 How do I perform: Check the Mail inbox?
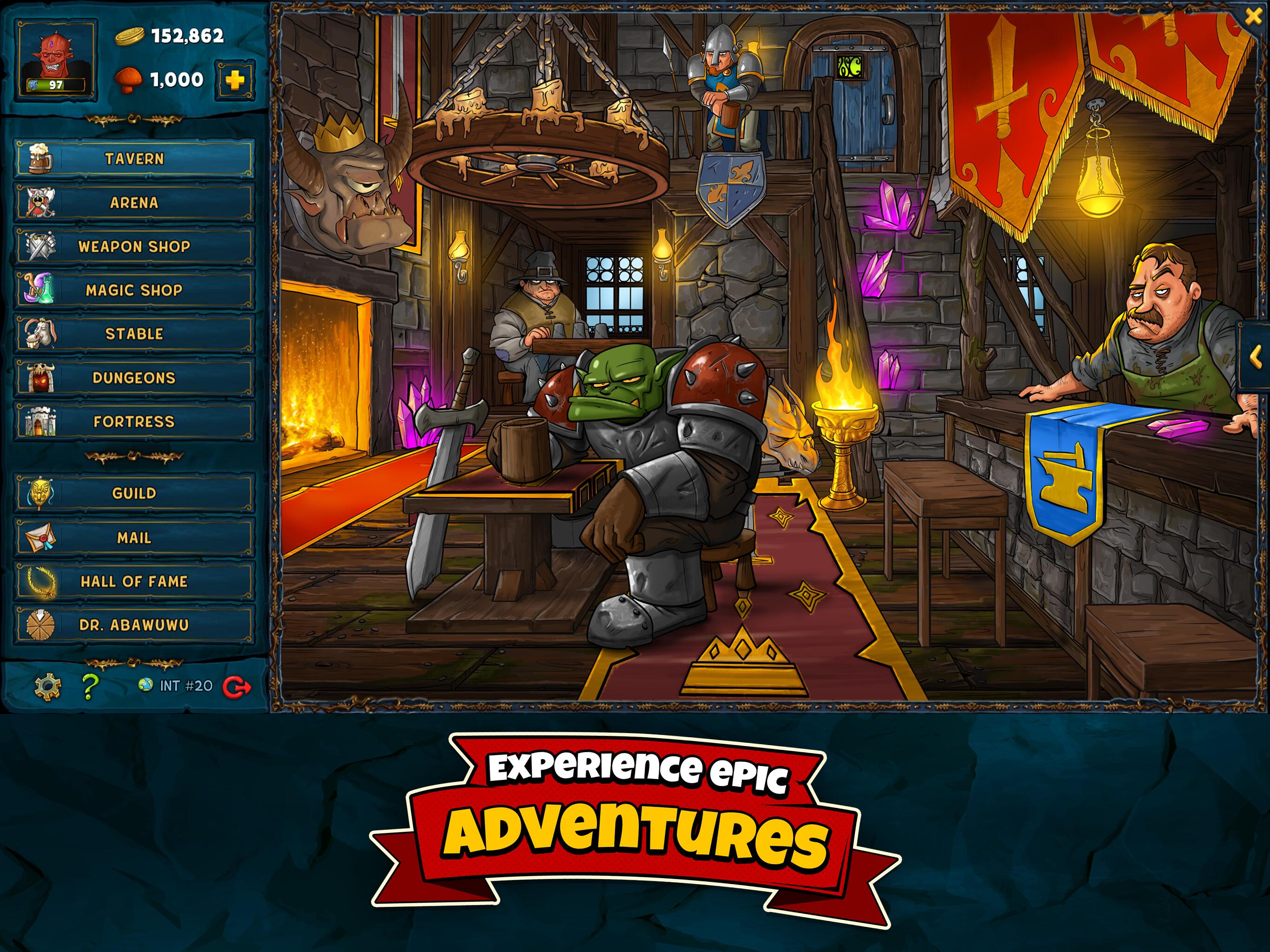pos(134,537)
